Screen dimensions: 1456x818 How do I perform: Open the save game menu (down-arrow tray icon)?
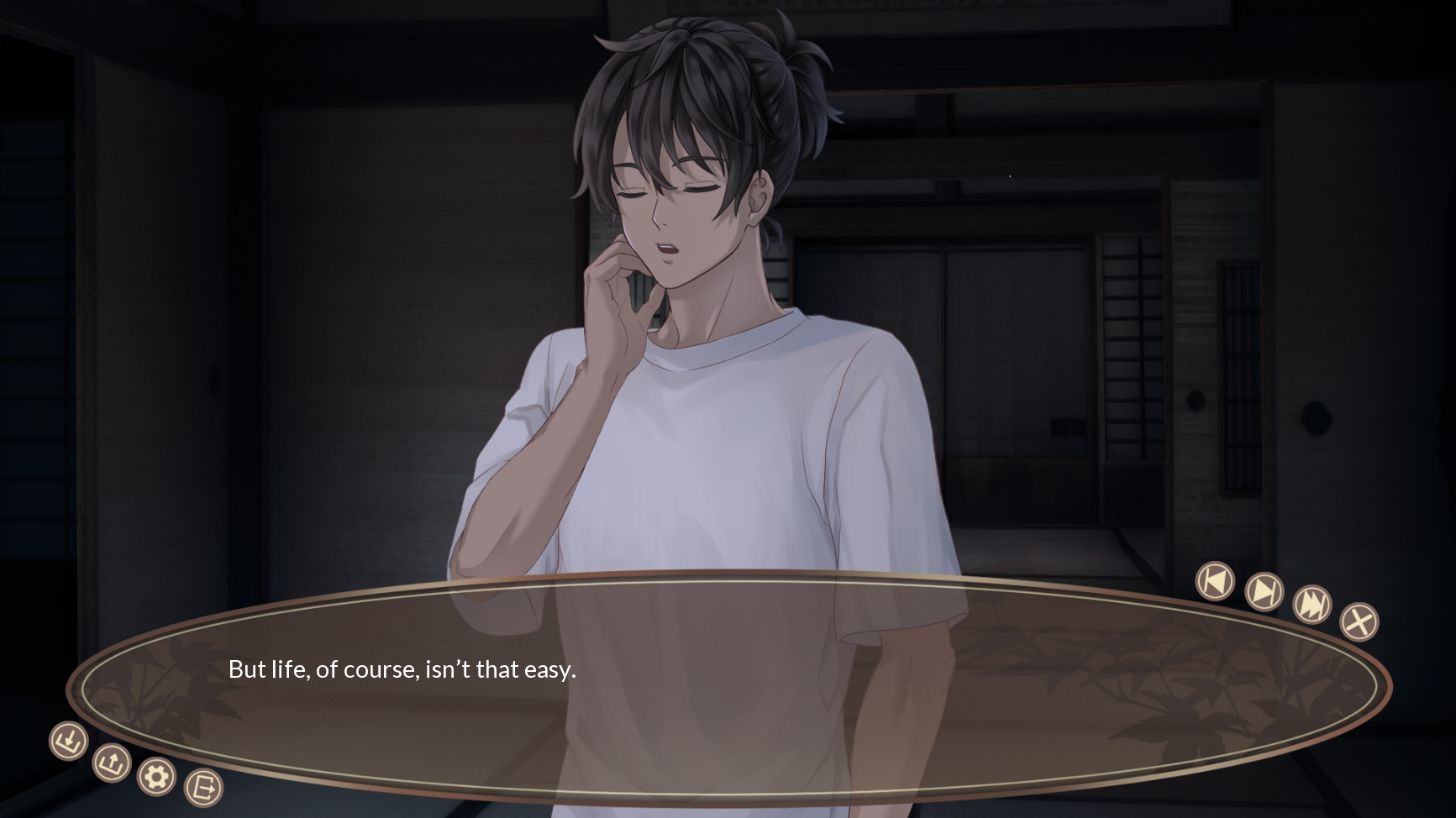[69, 741]
